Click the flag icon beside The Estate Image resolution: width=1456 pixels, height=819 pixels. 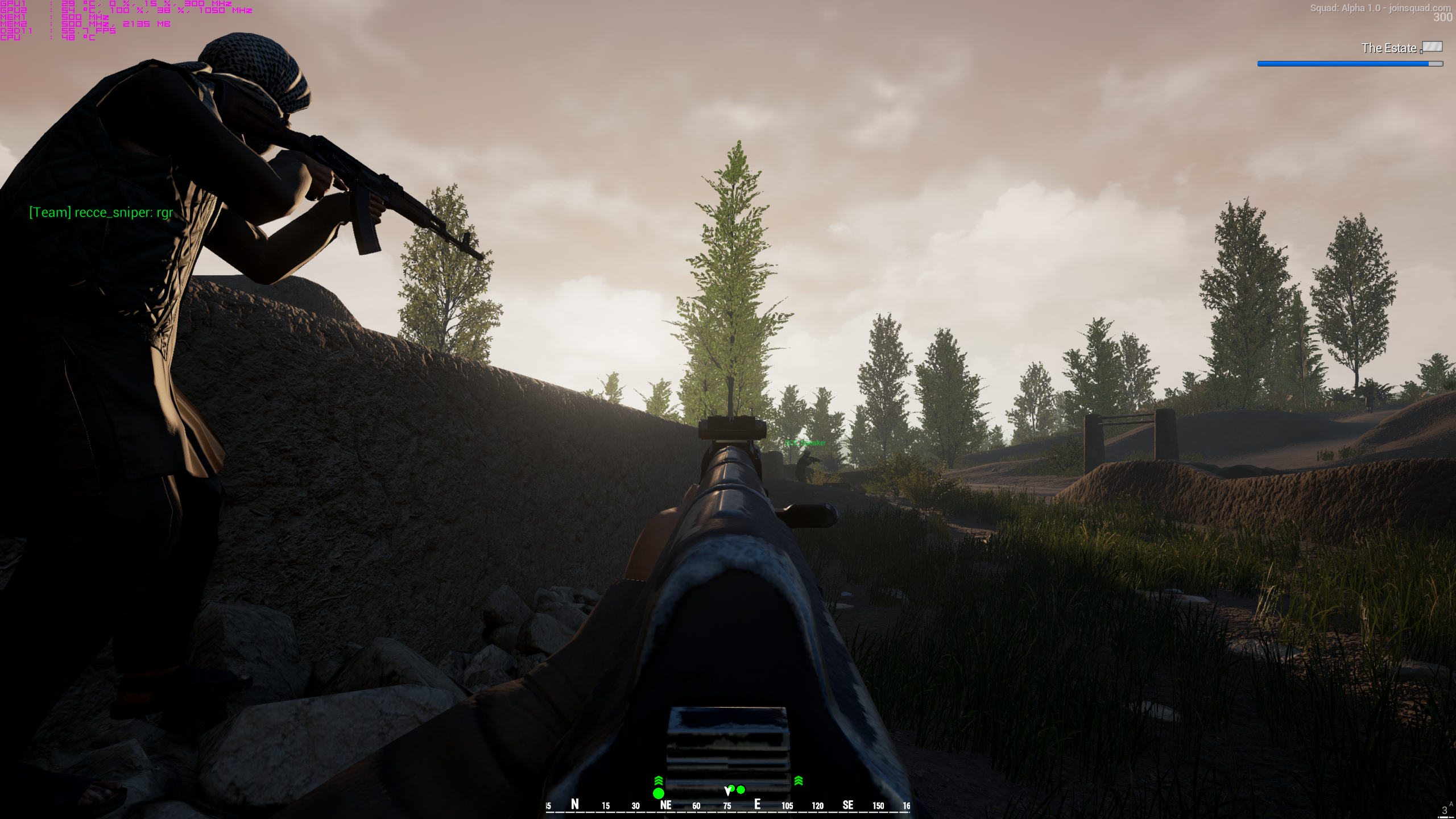tap(1432, 47)
